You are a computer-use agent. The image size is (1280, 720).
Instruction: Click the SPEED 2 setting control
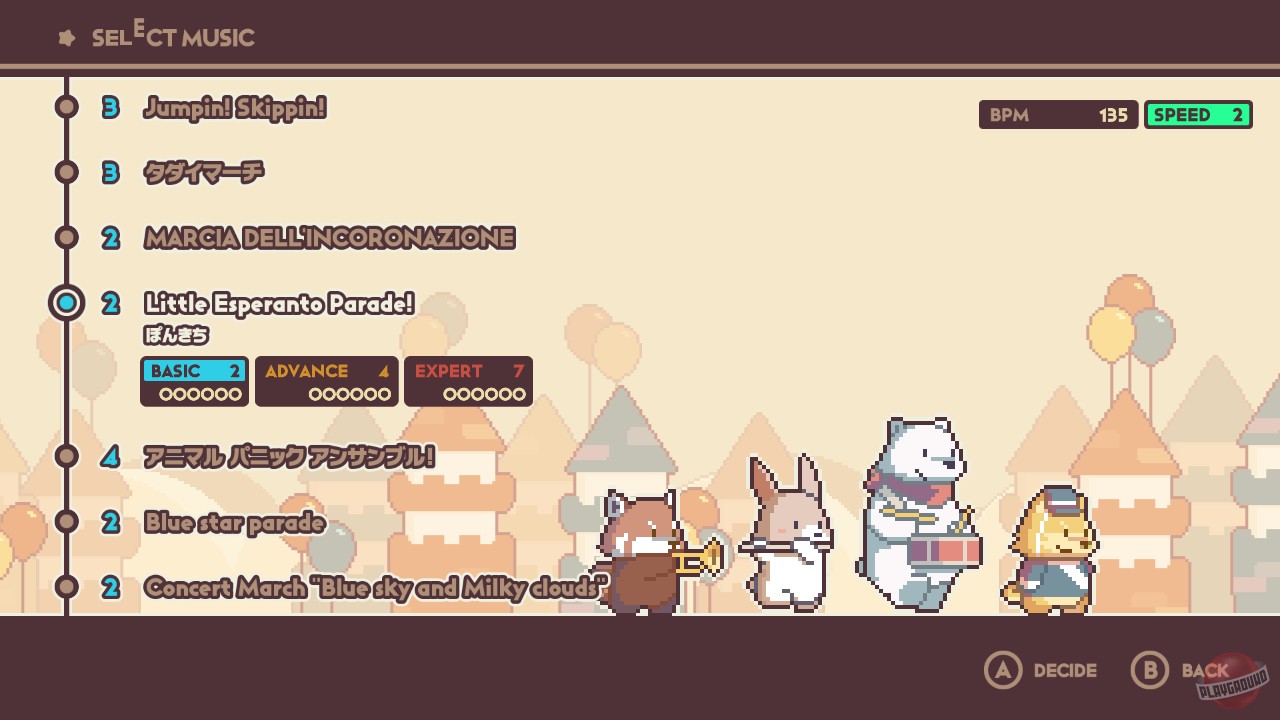tap(1197, 114)
